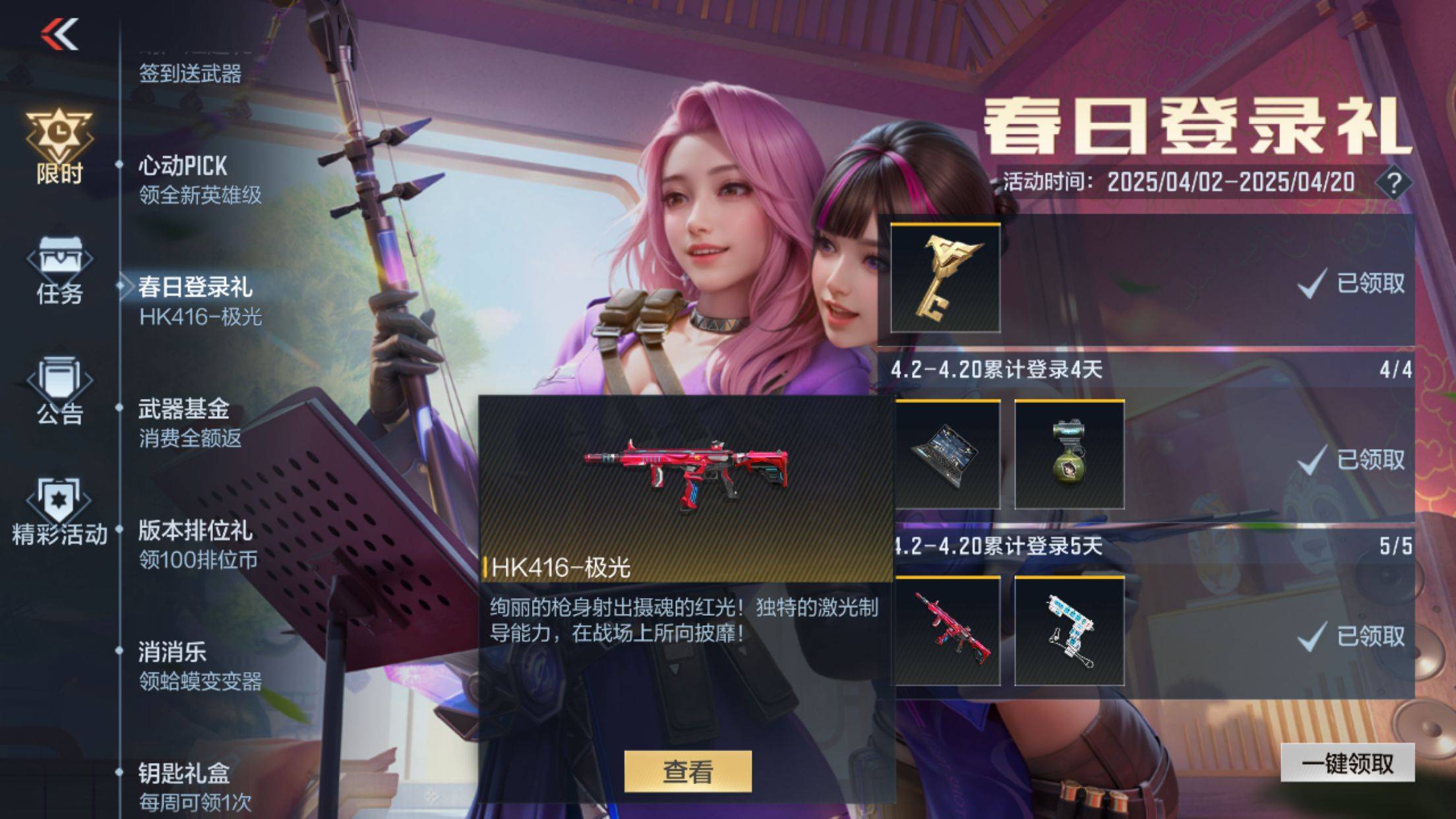Inspect the white pistol reward icon
This screenshot has height=819, width=1456.
[1069, 631]
